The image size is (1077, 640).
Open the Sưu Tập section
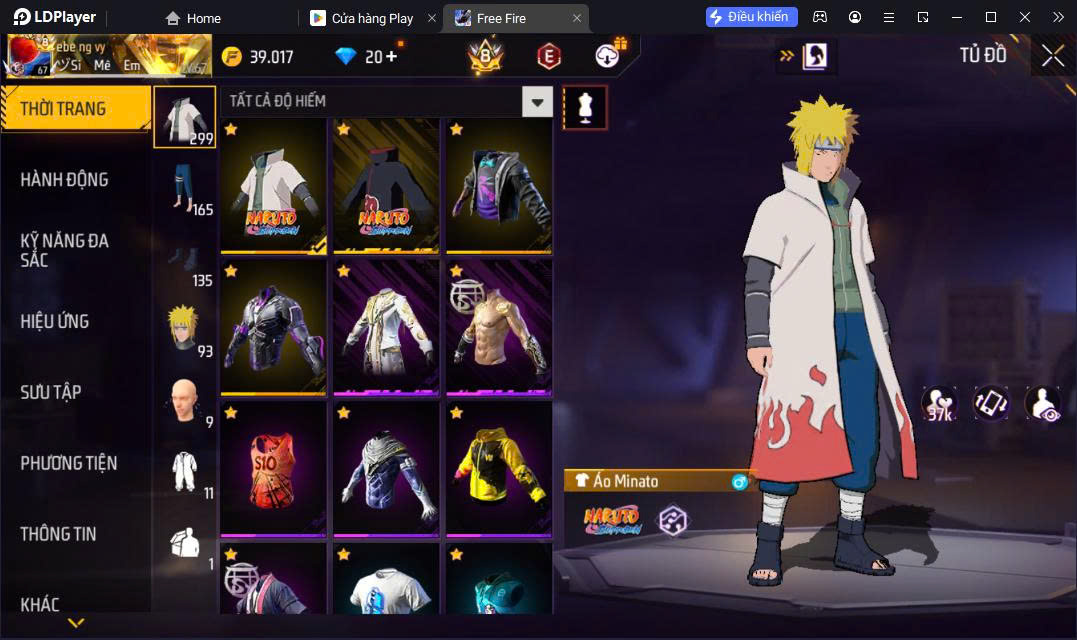pyautogui.click(x=51, y=392)
